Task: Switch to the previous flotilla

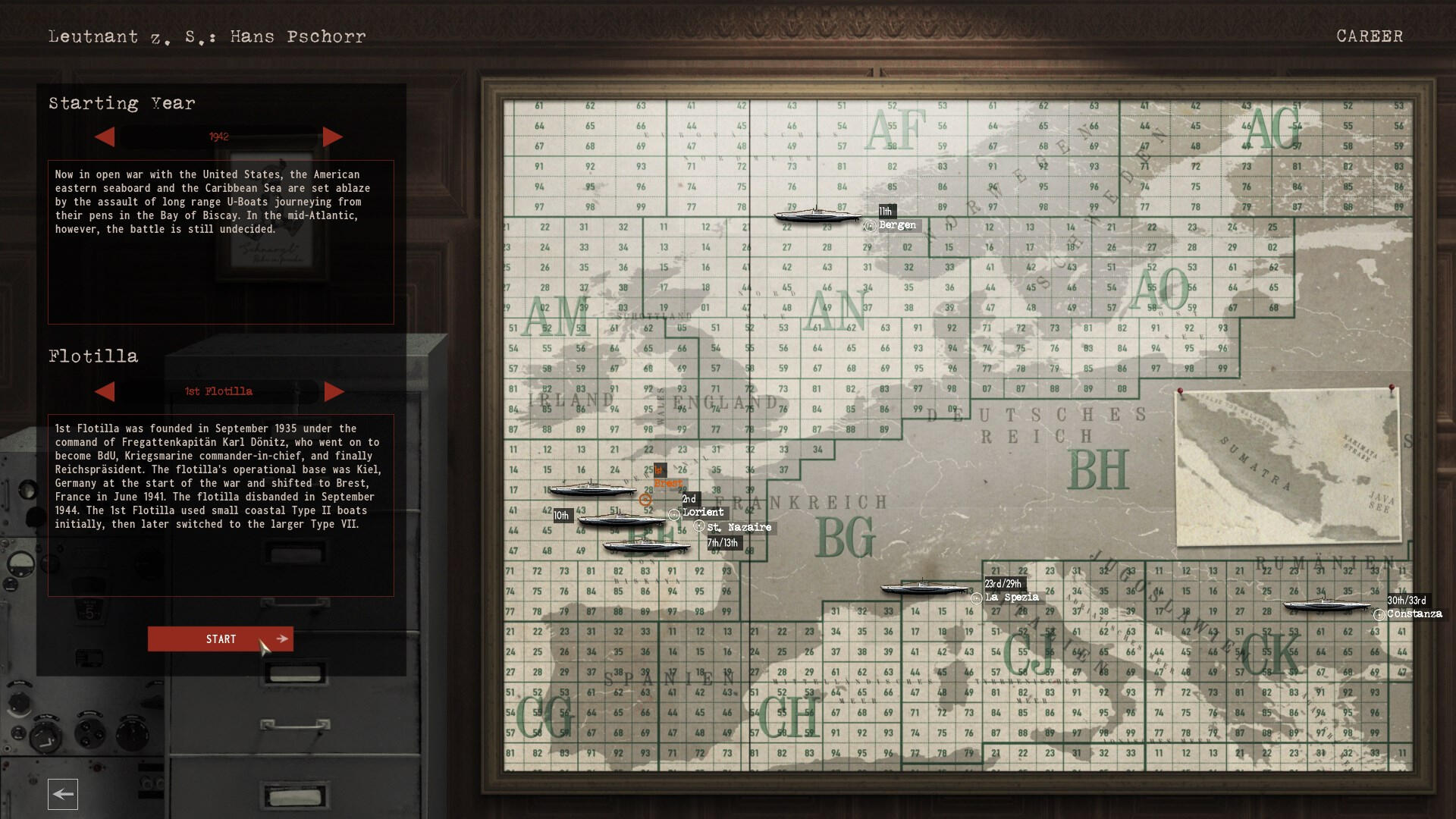Action: (x=105, y=391)
